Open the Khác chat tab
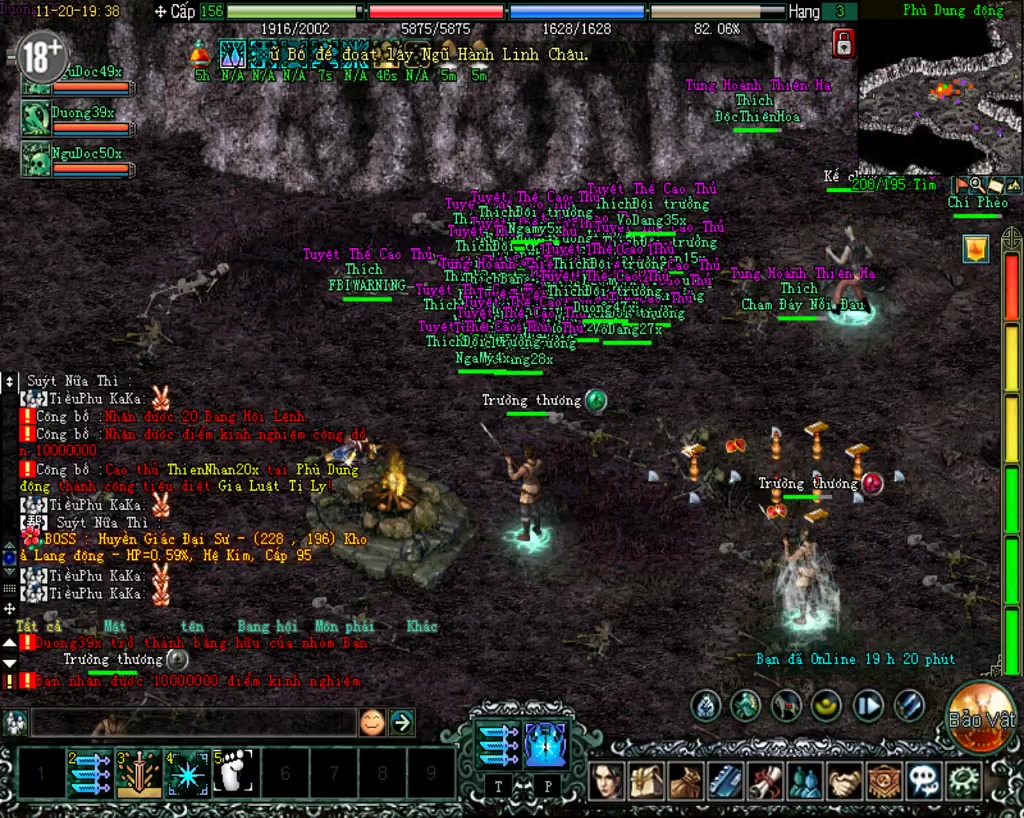The image size is (1024, 818). [x=422, y=626]
